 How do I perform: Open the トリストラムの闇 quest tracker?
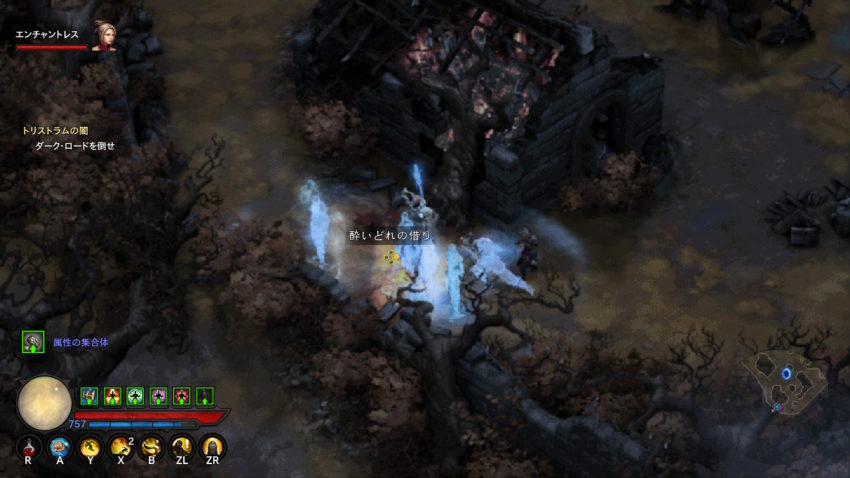coord(56,130)
